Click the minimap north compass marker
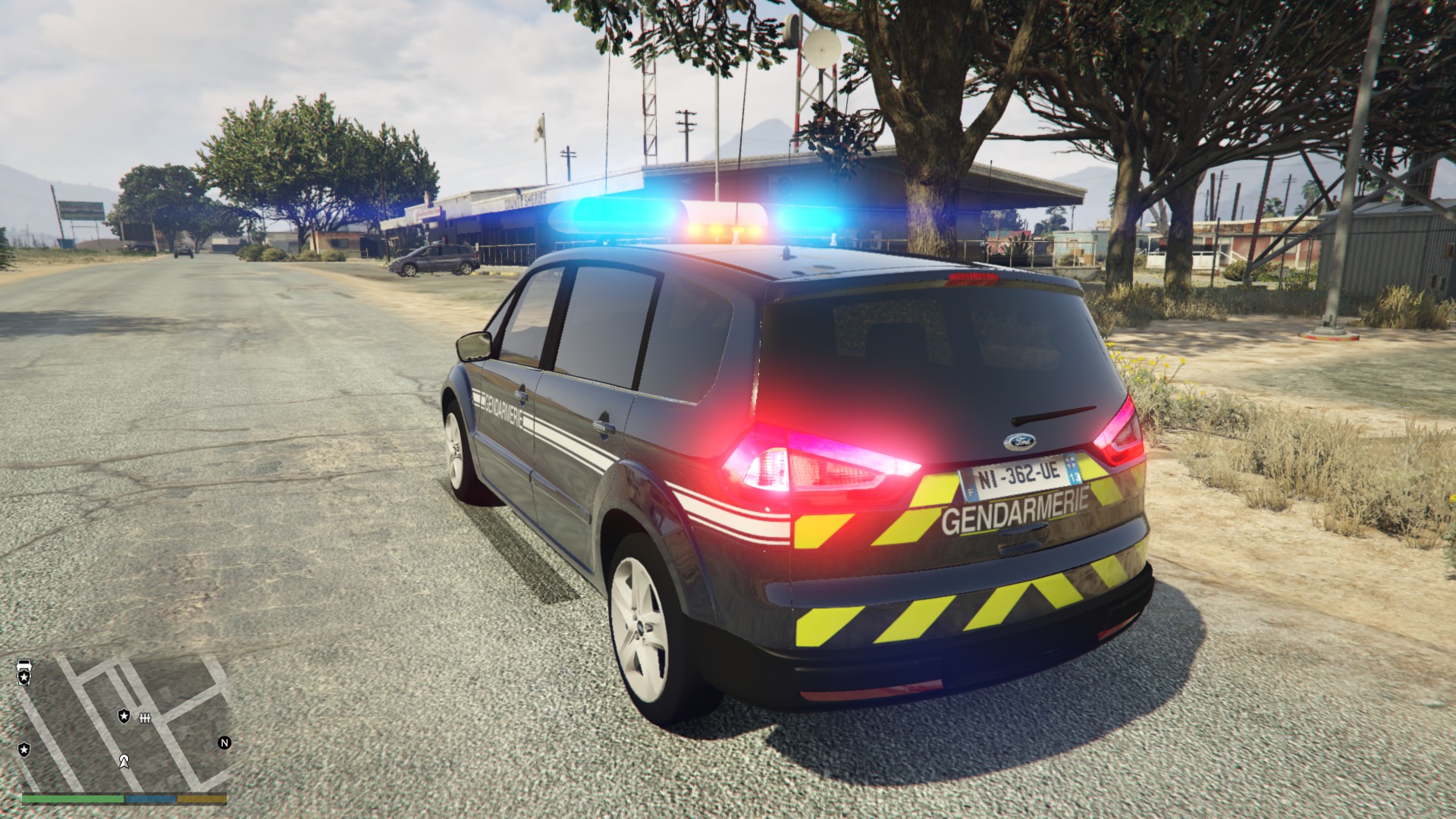The height and width of the screenshot is (819, 1456). pos(224,742)
